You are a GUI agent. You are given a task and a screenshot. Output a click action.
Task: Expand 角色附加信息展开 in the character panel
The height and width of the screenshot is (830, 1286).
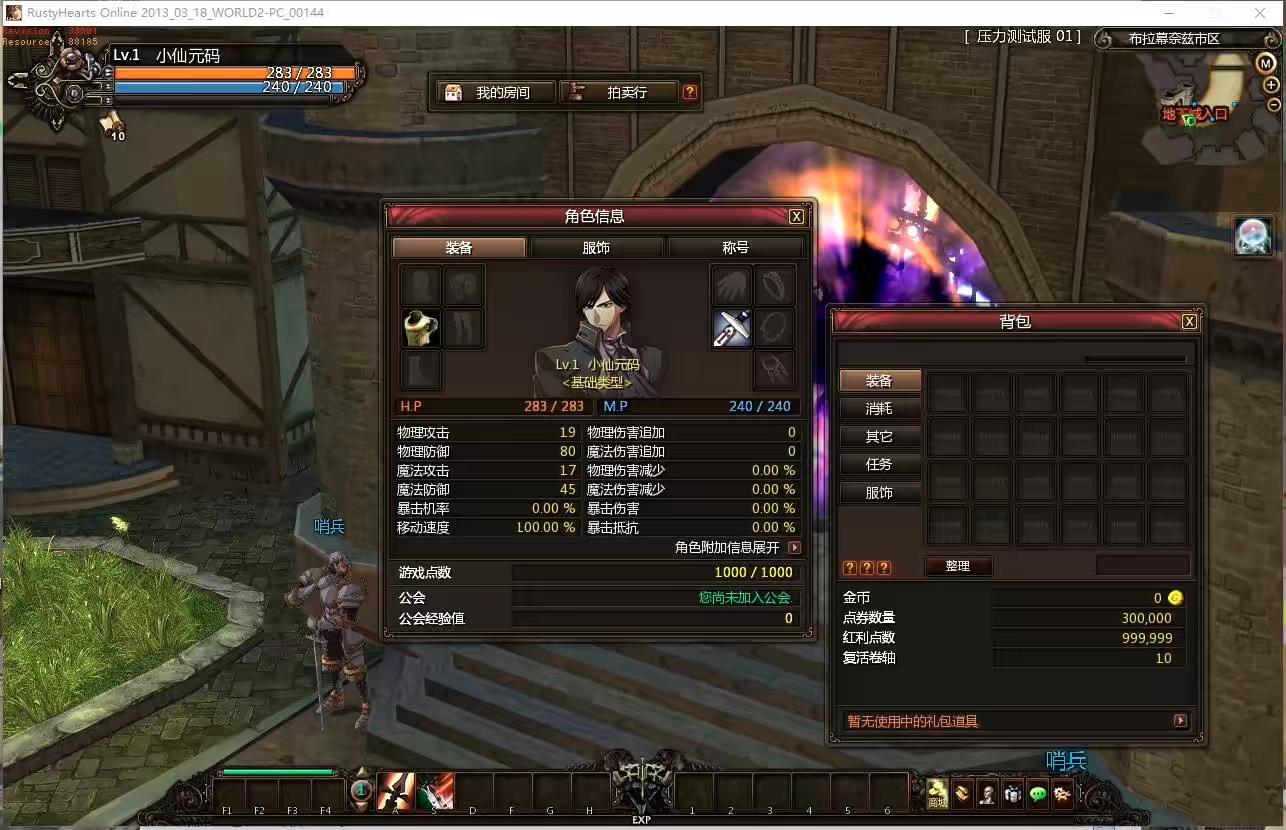(x=793, y=547)
